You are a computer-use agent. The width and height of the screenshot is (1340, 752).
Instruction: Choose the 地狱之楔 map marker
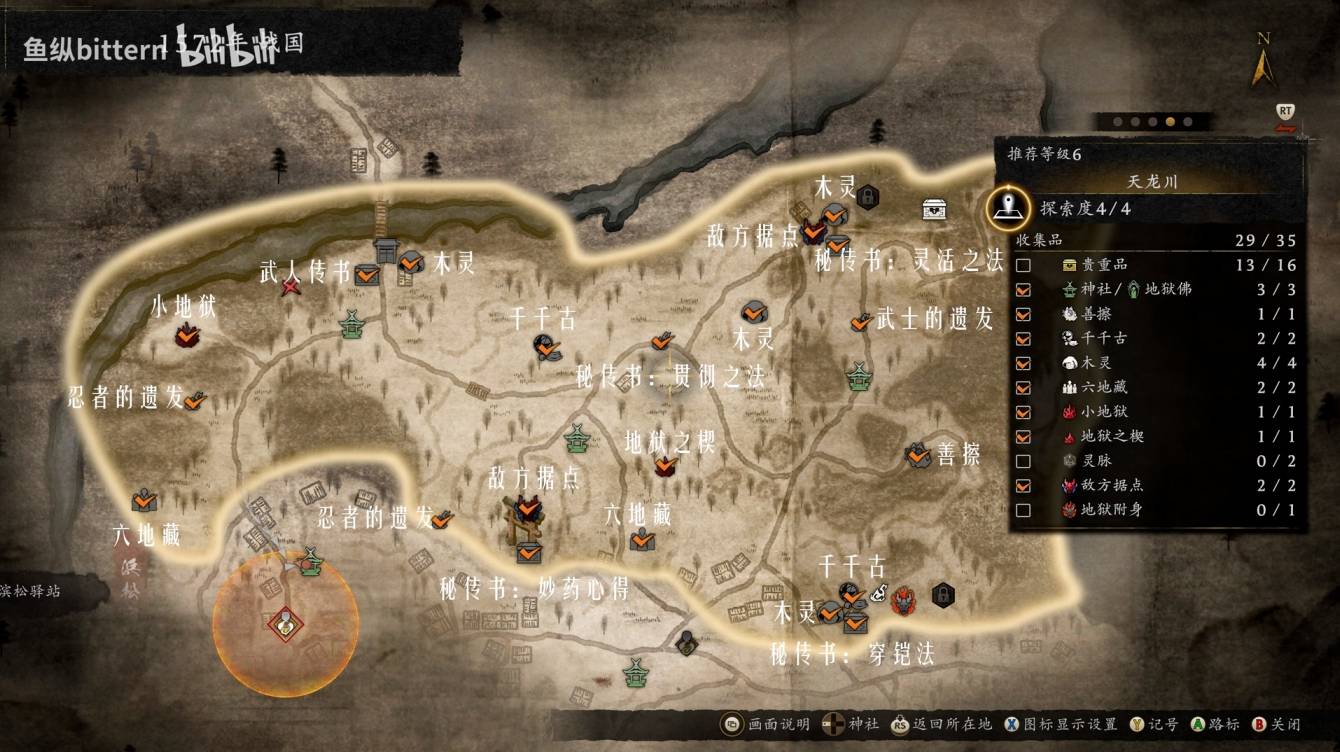(665, 464)
